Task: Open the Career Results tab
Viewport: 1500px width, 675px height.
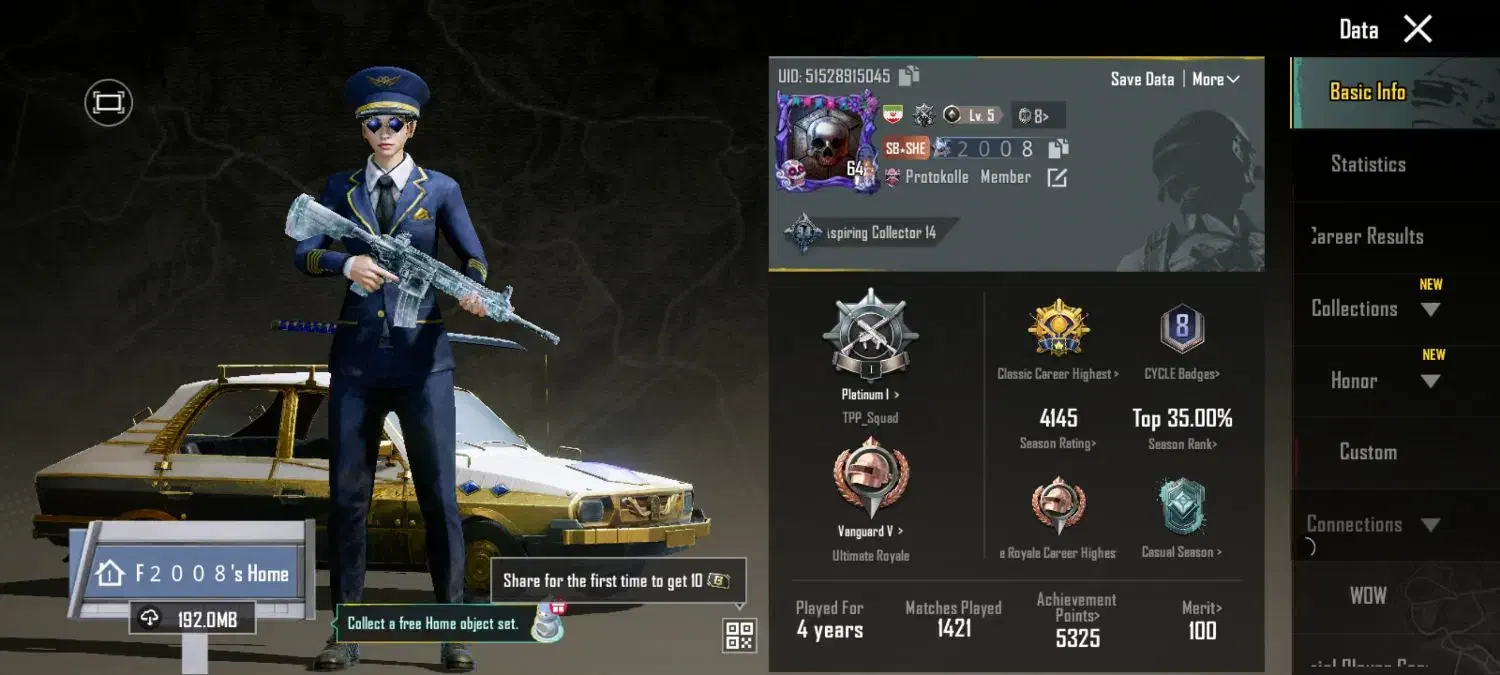Action: pyautogui.click(x=1368, y=236)
